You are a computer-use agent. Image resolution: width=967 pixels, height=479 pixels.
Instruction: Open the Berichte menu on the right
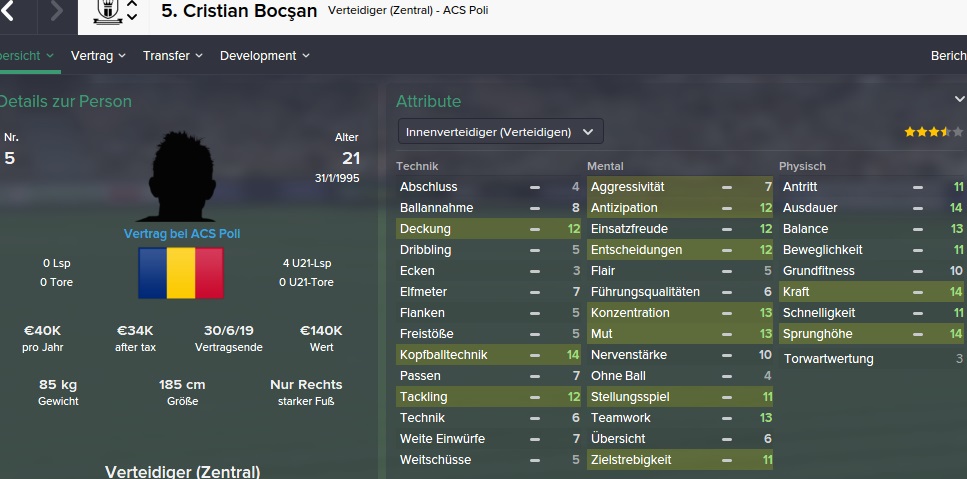948,56
